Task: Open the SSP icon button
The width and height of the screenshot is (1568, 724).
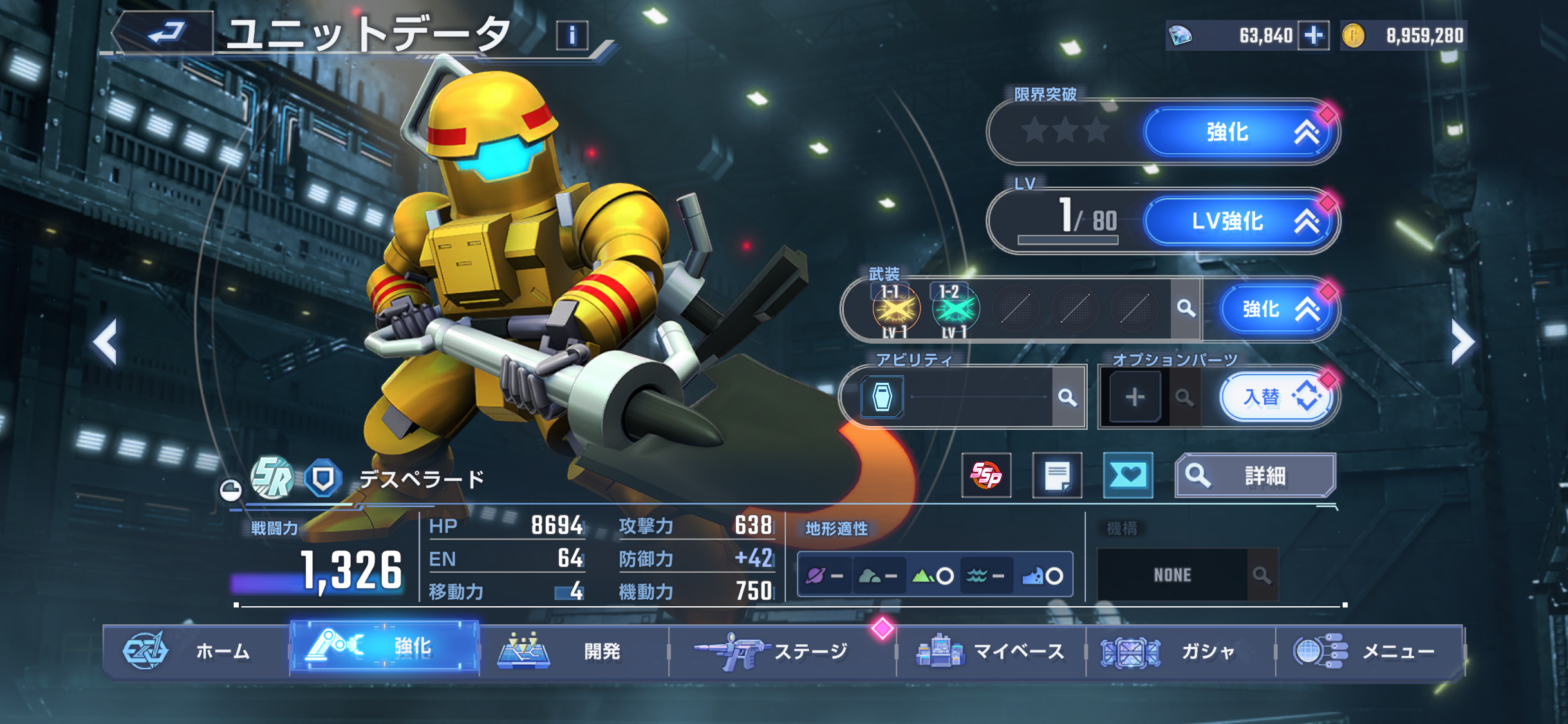Action: 986,476
